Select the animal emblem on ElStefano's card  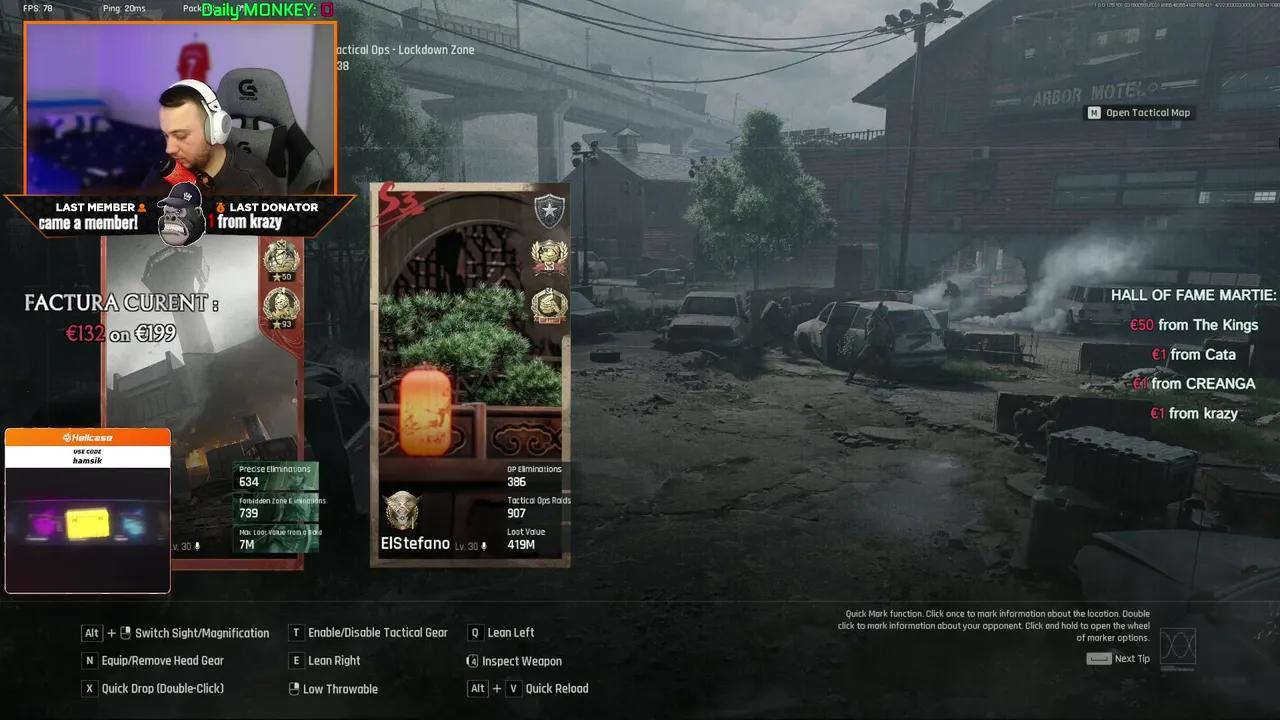[x=400, y=510]
